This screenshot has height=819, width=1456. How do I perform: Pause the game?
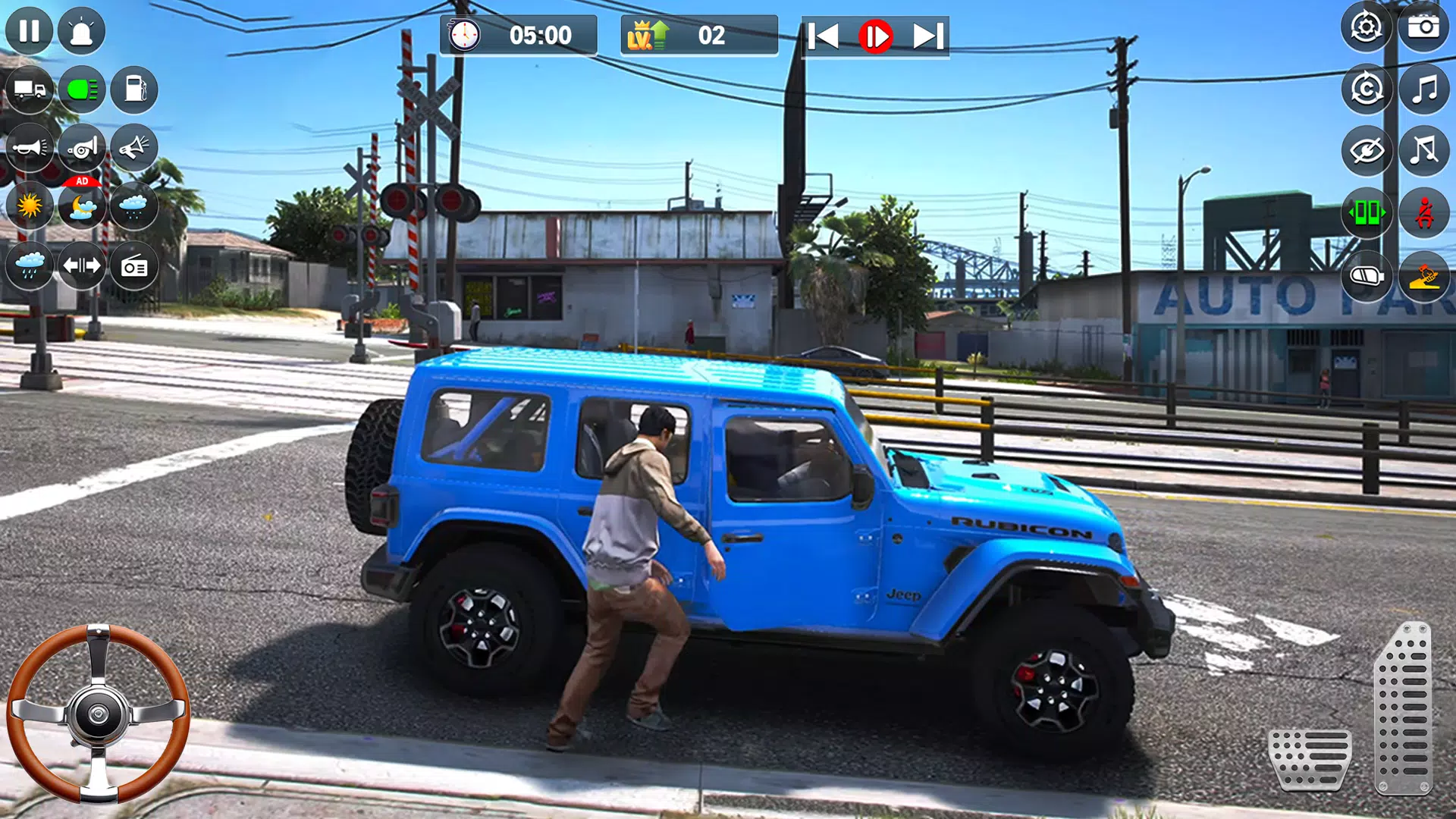(x=30, y=30)
